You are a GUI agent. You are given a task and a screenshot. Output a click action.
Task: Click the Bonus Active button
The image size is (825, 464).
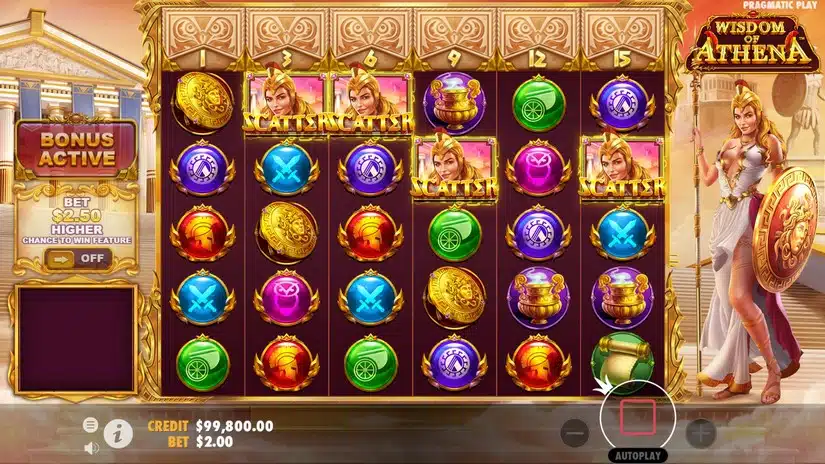coord(77,149)
